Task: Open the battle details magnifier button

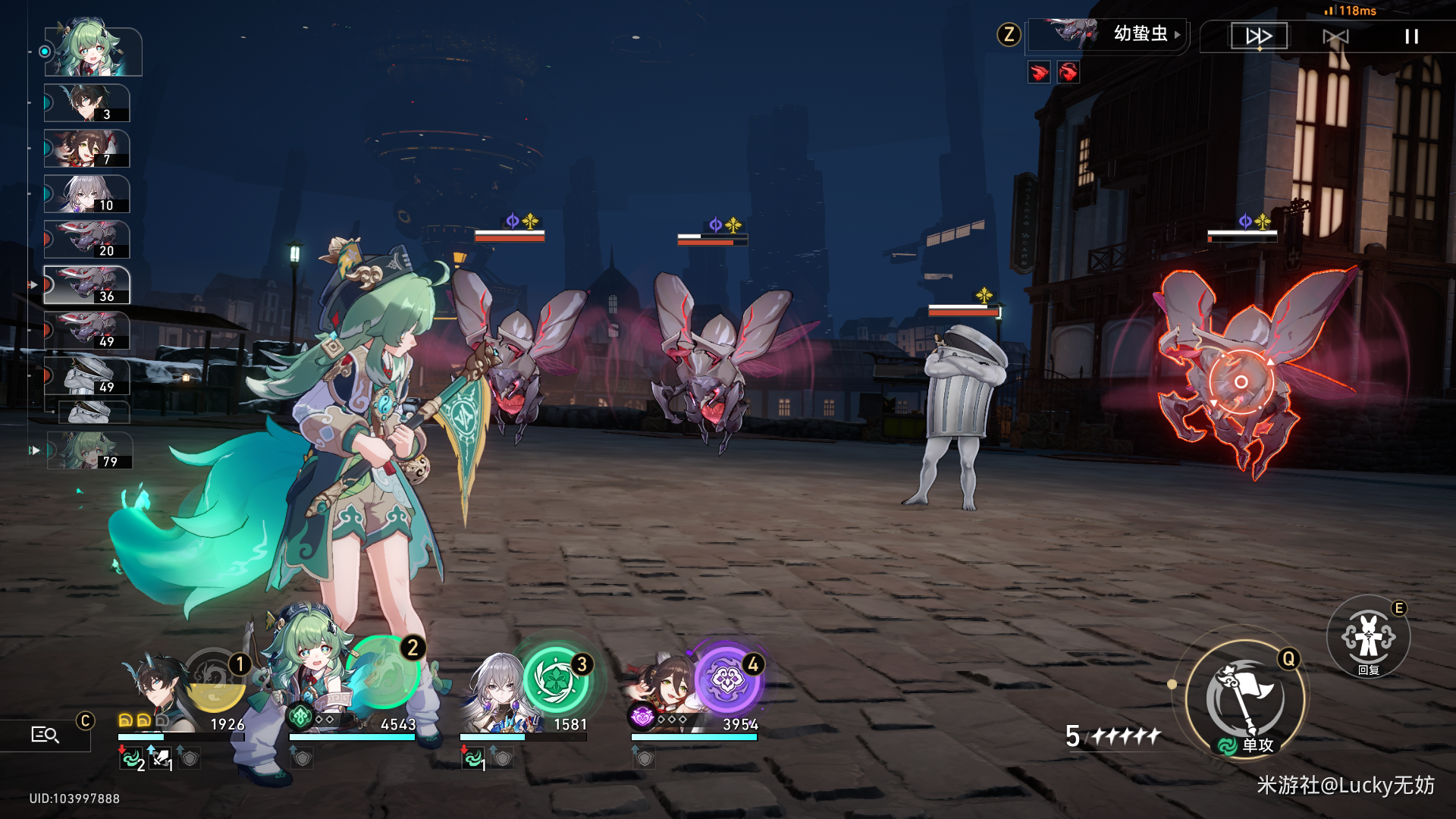Action: pos(45,734)
